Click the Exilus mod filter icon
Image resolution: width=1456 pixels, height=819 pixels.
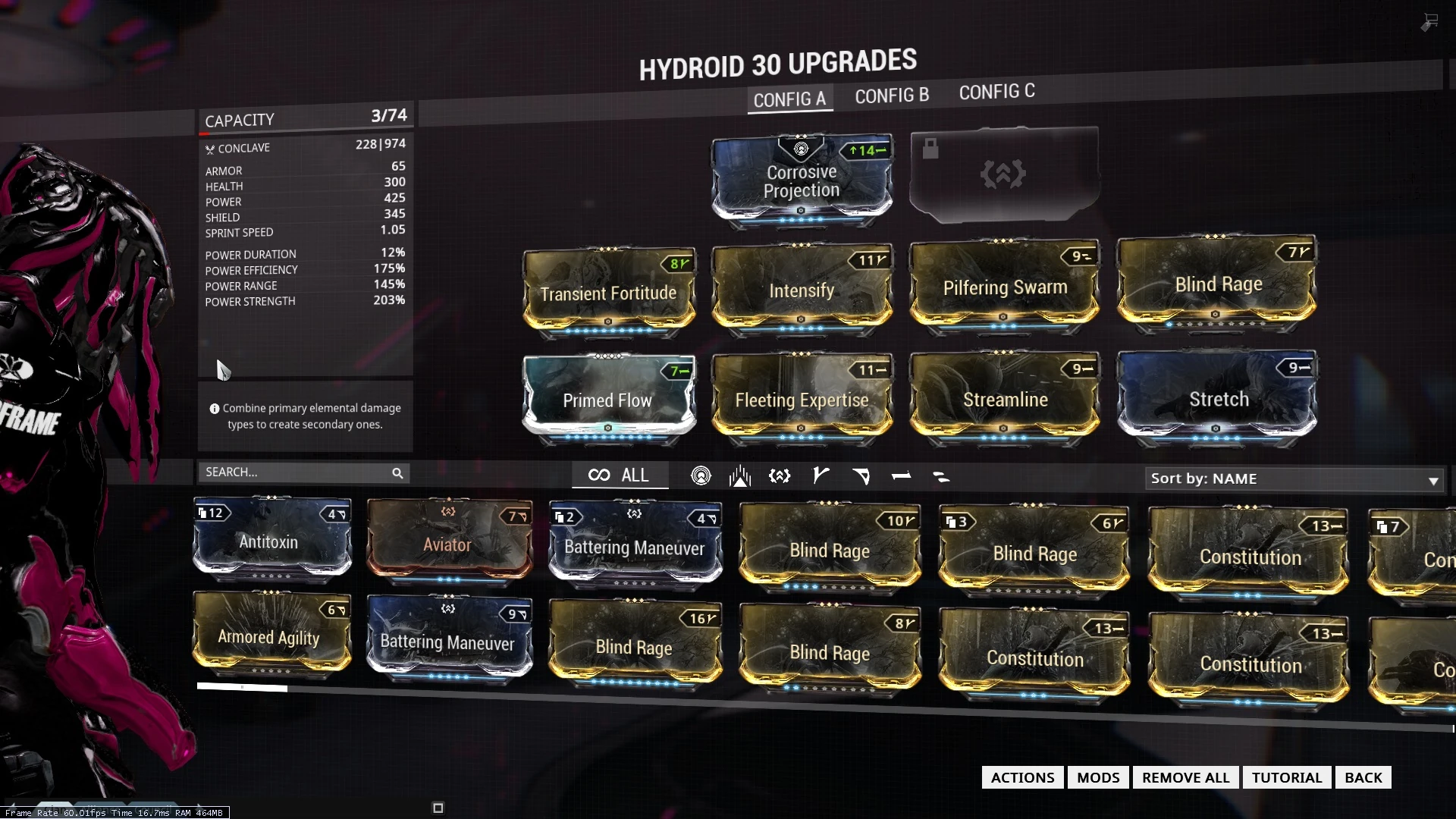pos(779,476)
